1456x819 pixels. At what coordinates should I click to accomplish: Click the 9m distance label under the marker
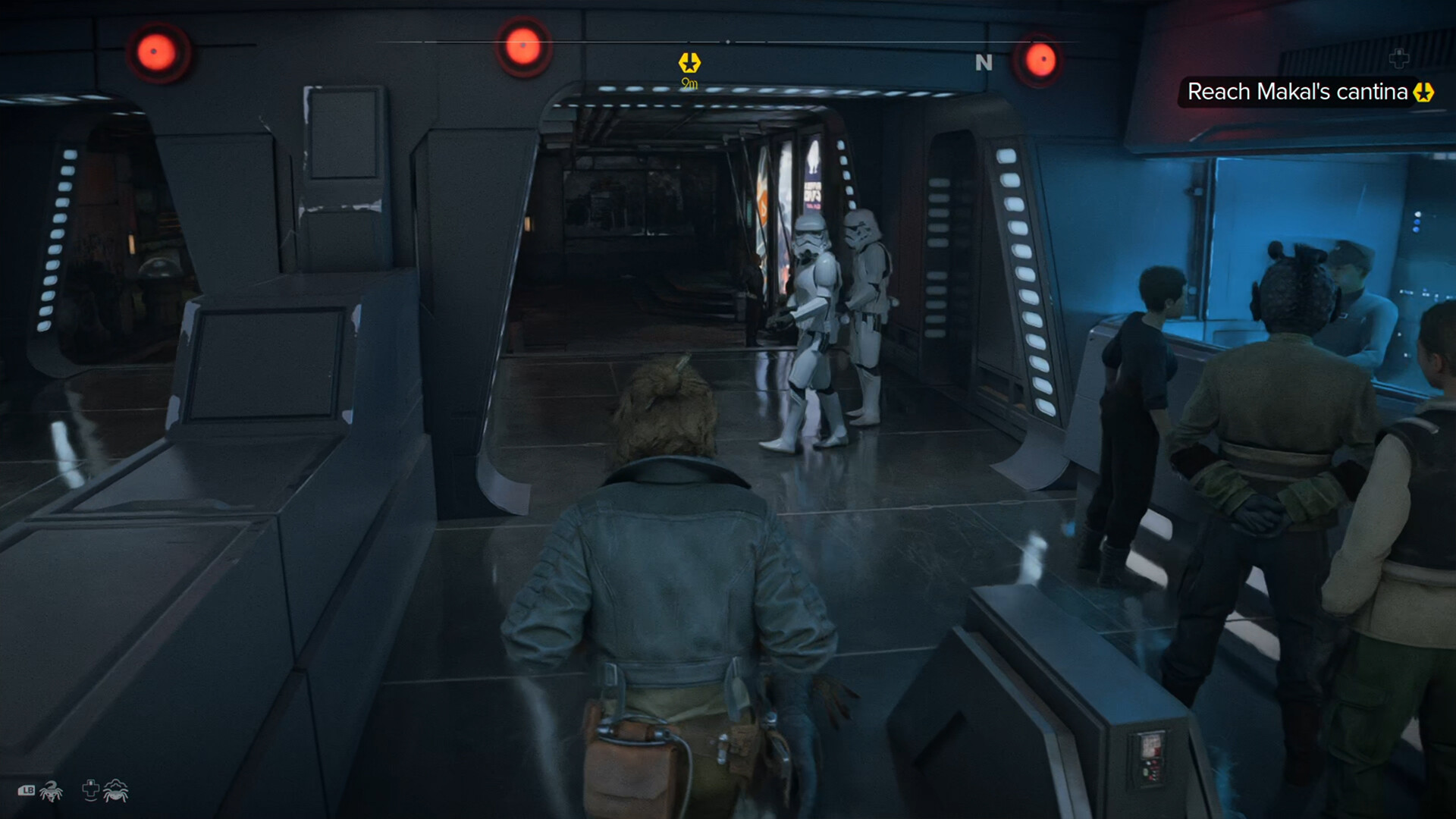coord(689,83)
